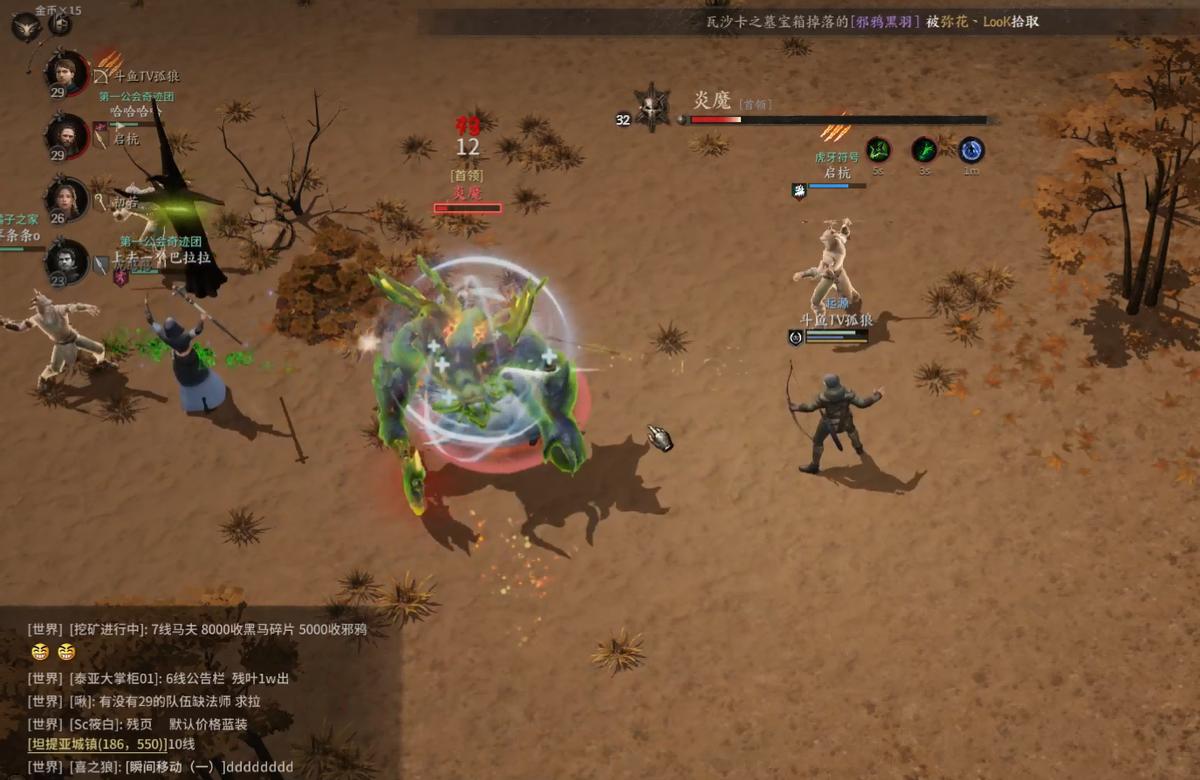This screenshot has height=780, width=1200.
Task: Inspect the green buff icon with 5s timer
Action: [878, 150]
